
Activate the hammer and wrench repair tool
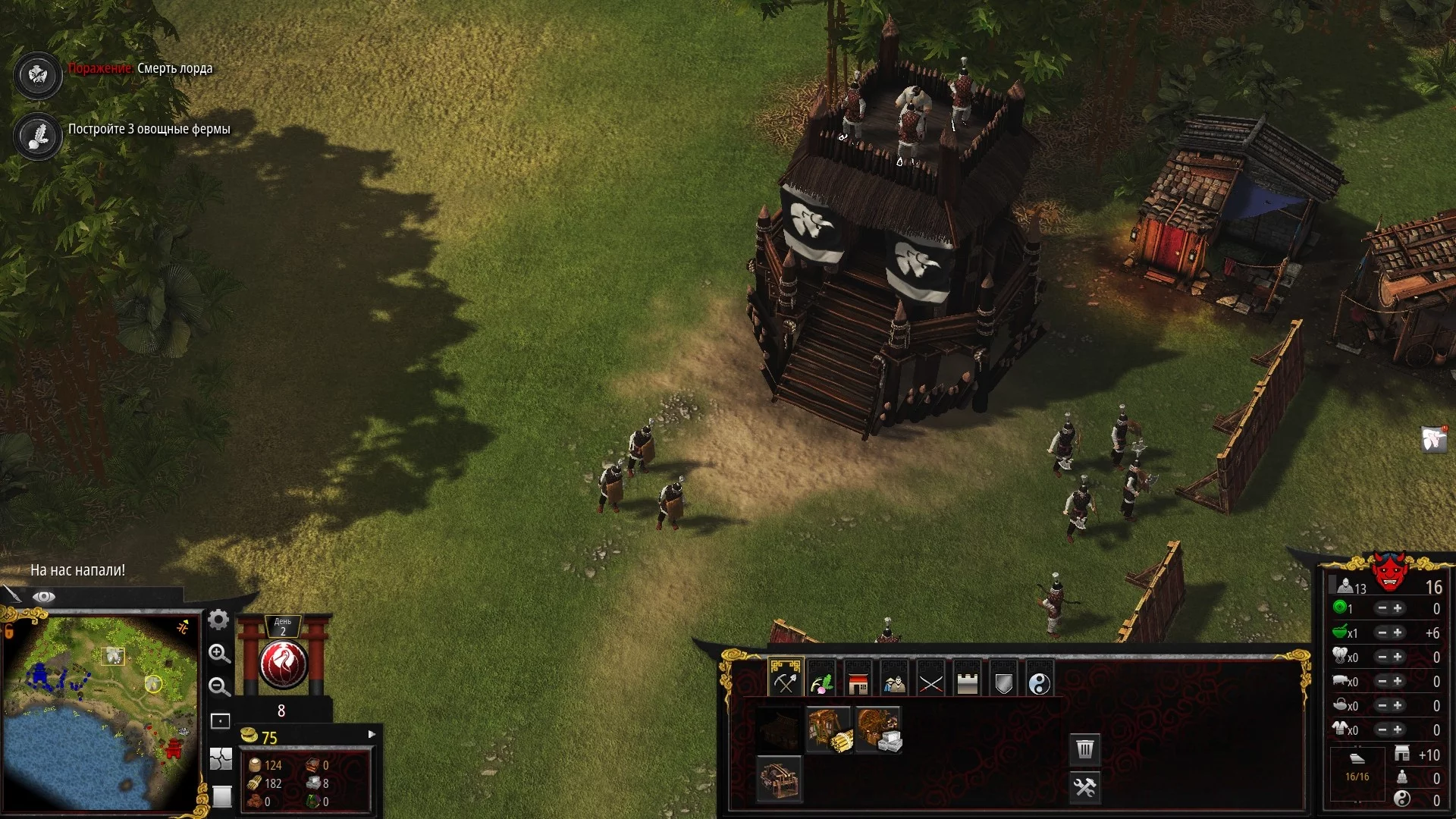tap(1085, 787)
